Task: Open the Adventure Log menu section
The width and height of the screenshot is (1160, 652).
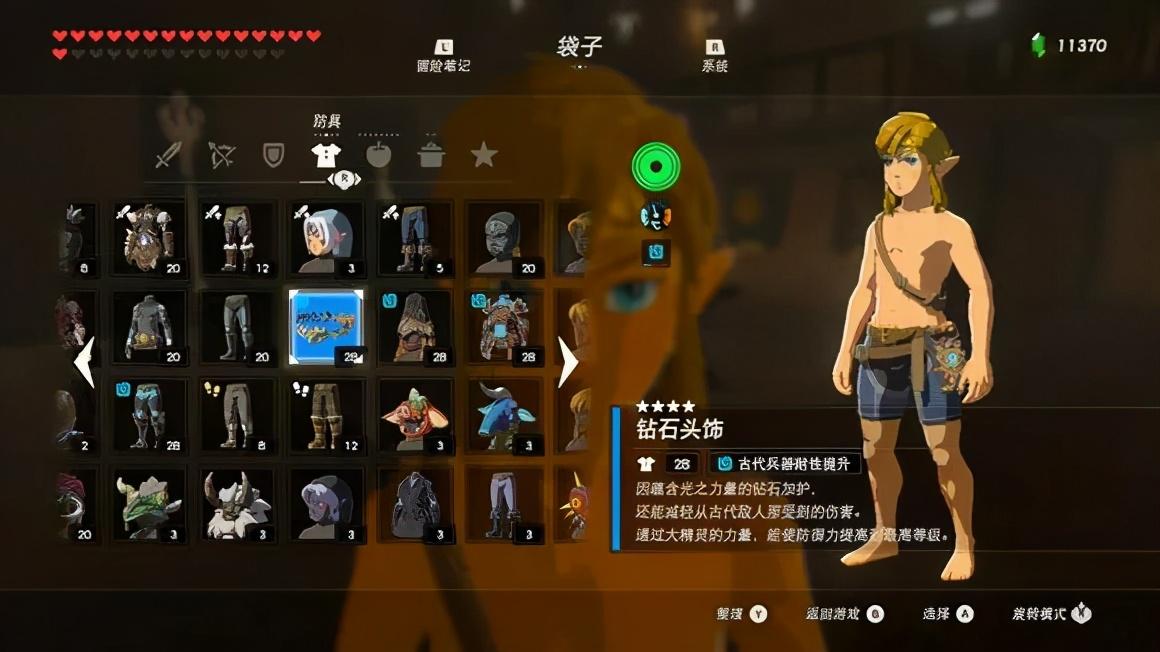Action: tap(443, 56)
